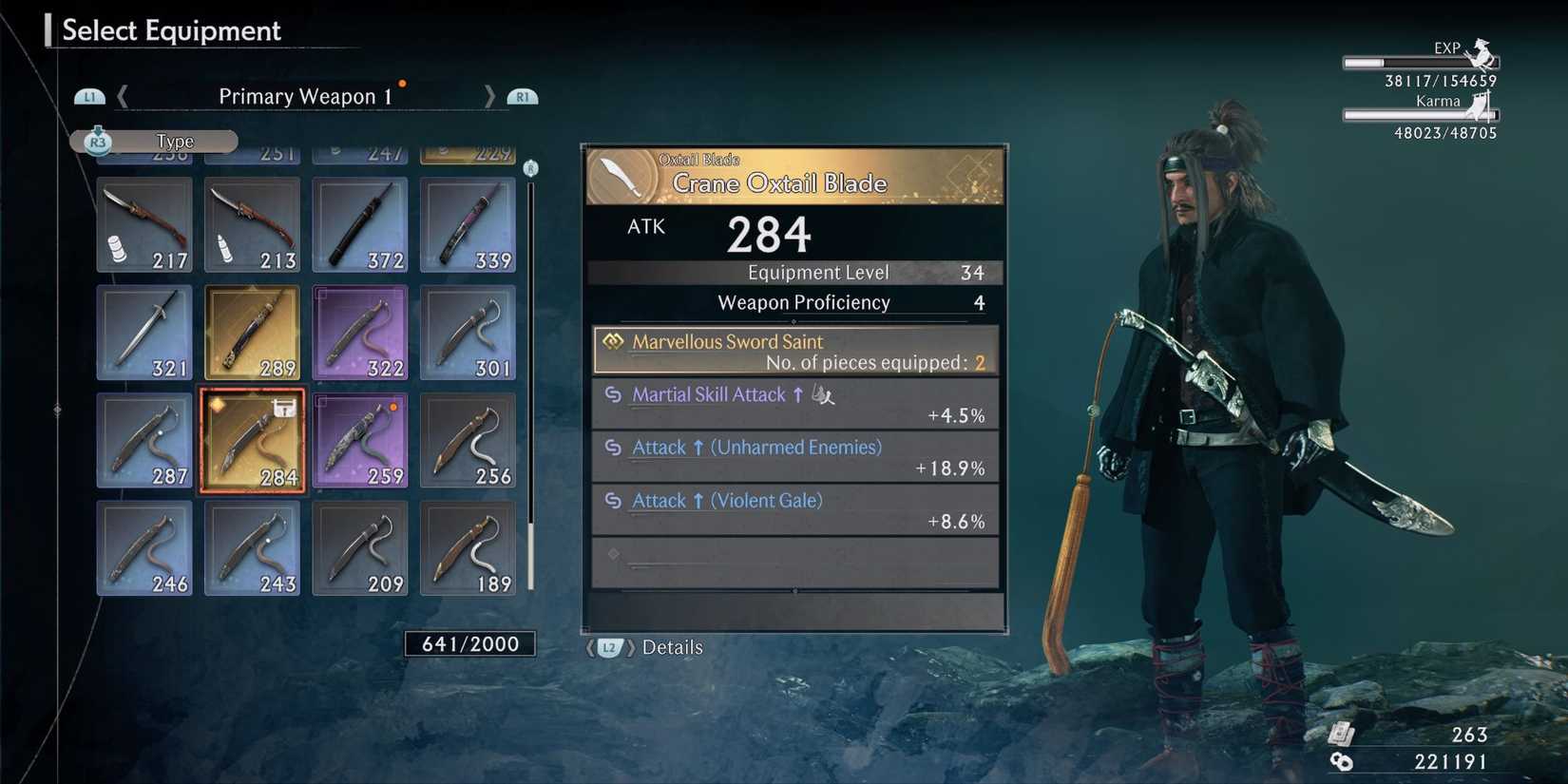The image size is (1568, 784).
Task: Toggle the Martial Skill Attack effect entry
Action: click(794, 403)
